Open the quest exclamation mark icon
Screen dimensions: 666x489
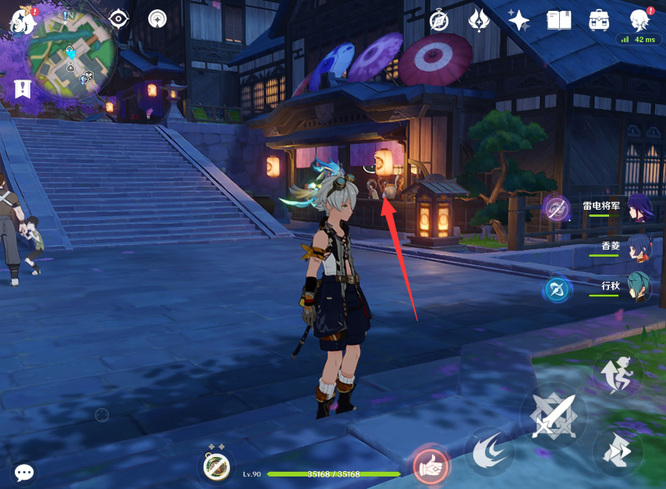[22, 89]
